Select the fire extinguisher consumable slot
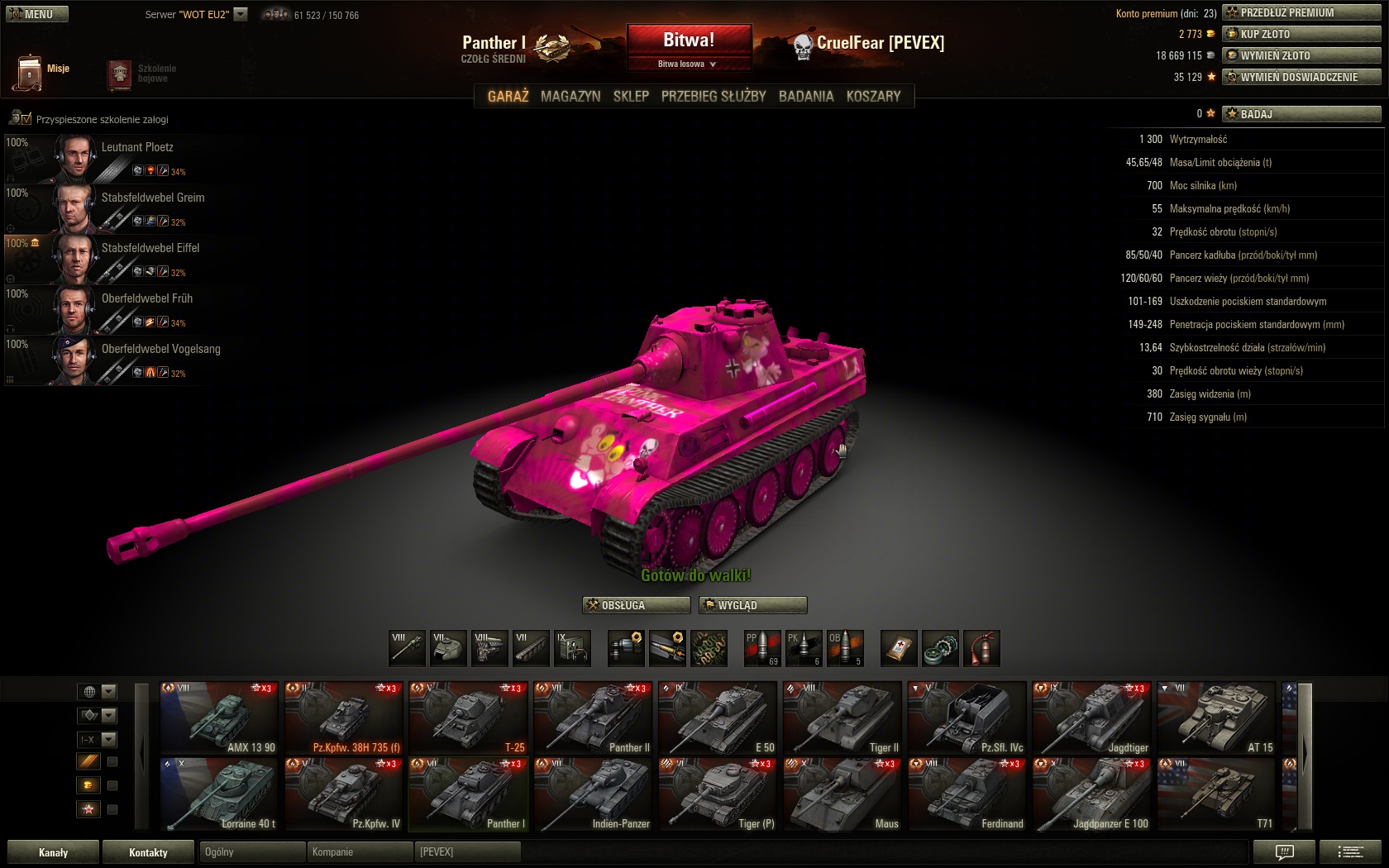Screen dimensions: 1389x868 981,648
